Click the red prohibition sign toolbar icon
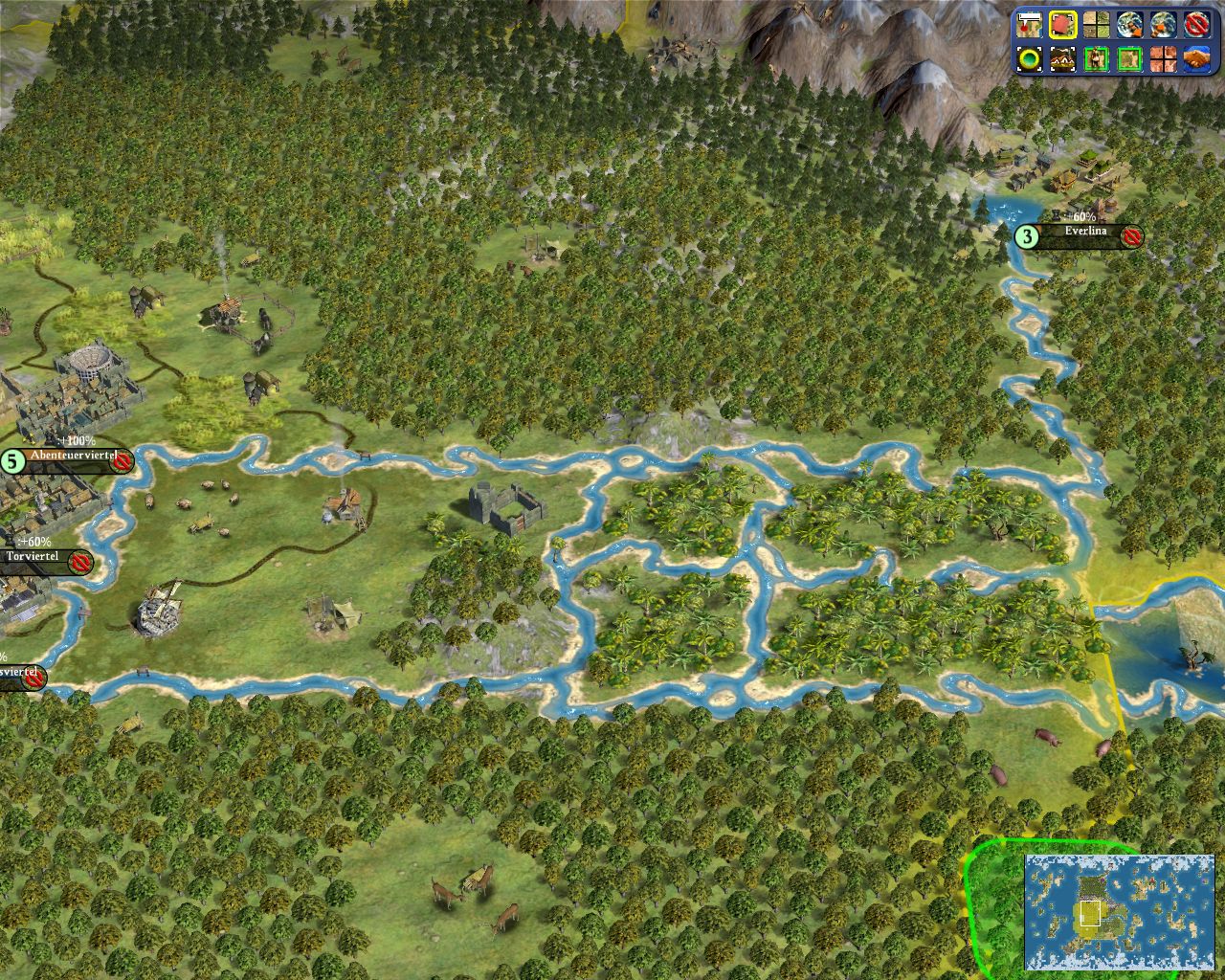Viewport: 1225px width, 980px height. click(x=1196, y=25)
